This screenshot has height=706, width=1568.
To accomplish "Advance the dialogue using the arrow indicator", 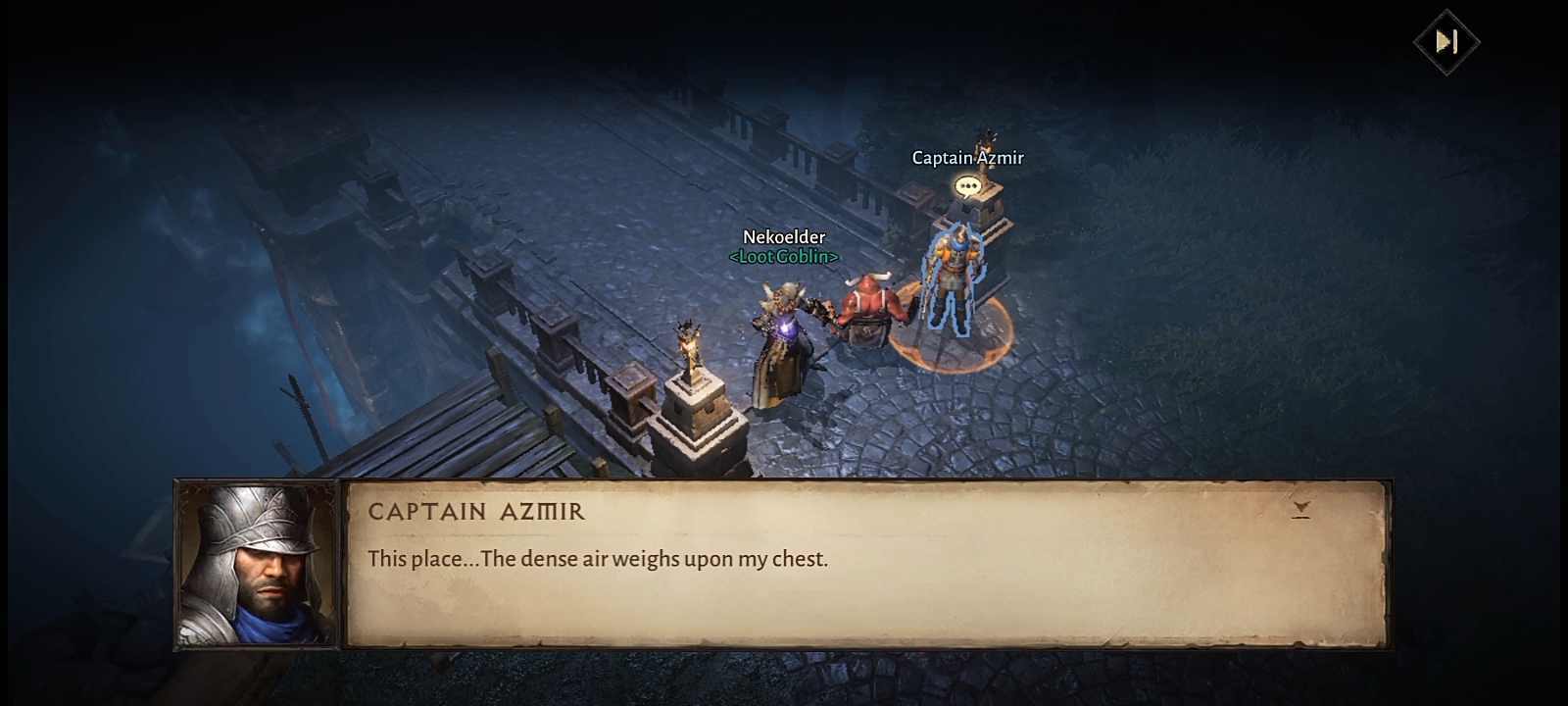I will 1300,509.
